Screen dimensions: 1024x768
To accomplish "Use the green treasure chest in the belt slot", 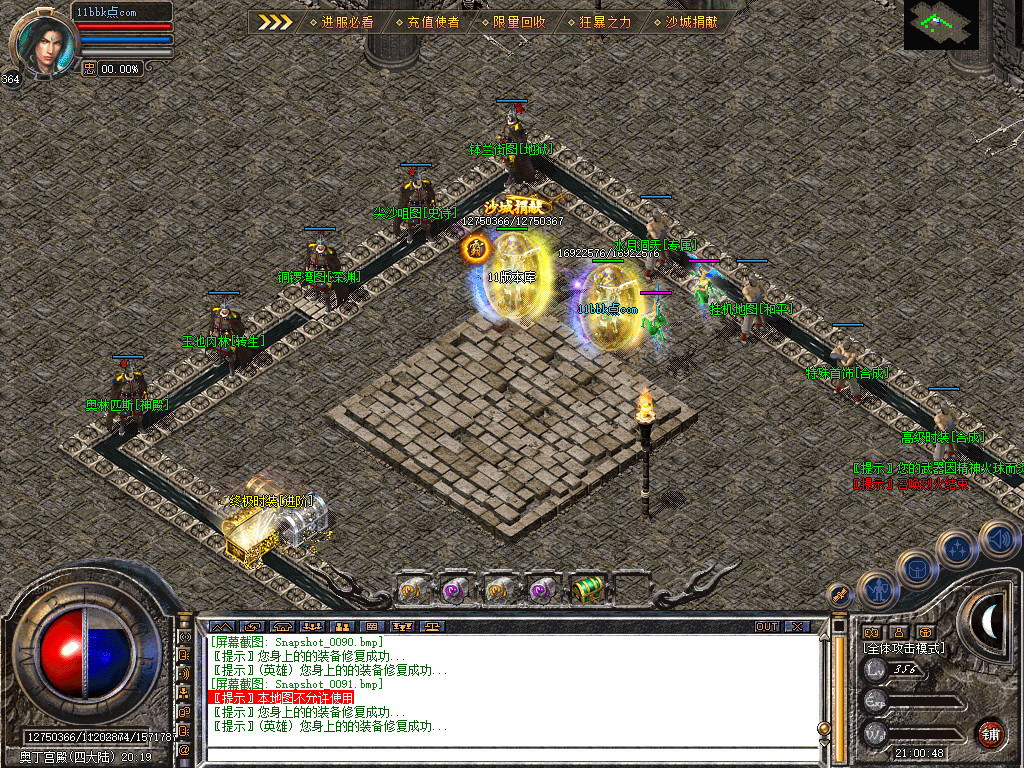I will click(585, 589).
